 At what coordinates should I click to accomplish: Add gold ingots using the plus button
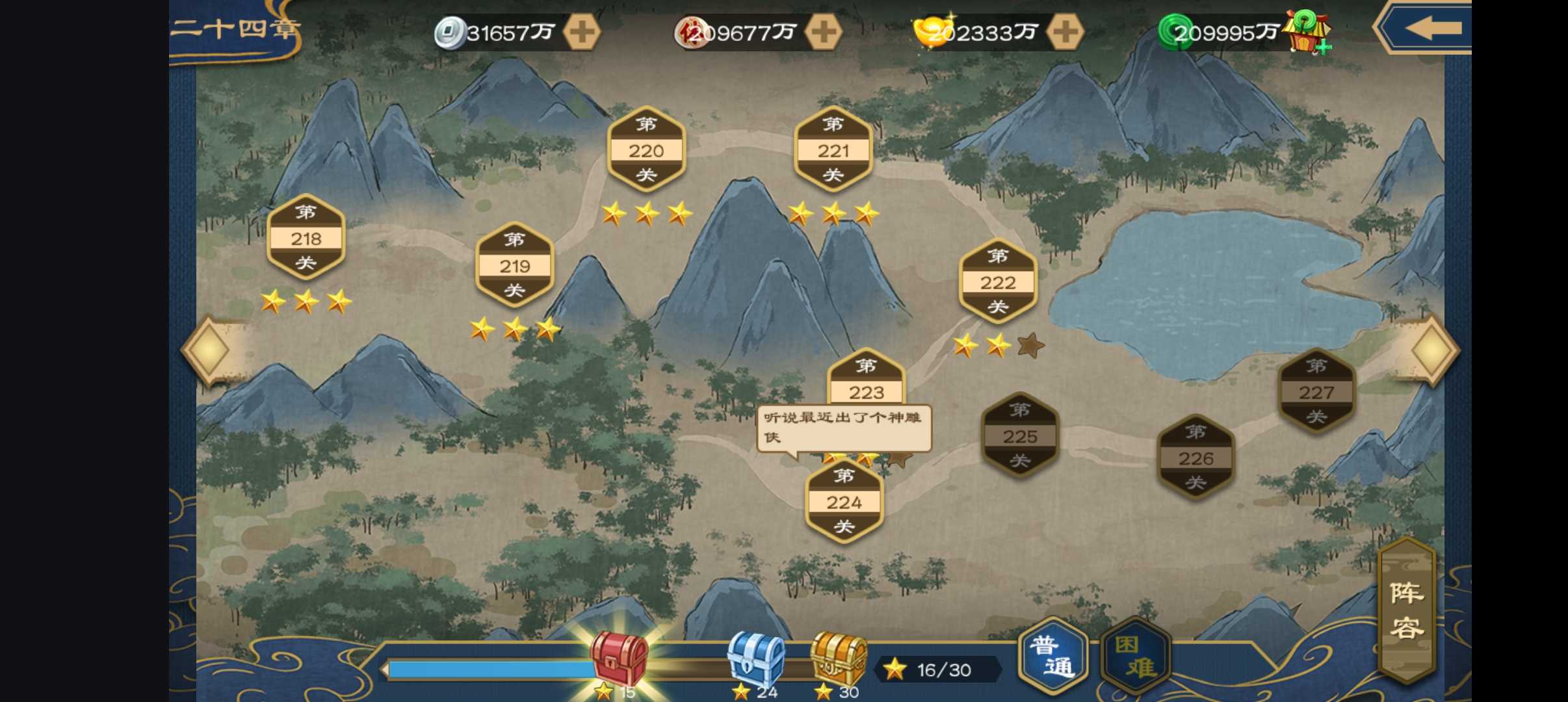[x=1065, y=32]
